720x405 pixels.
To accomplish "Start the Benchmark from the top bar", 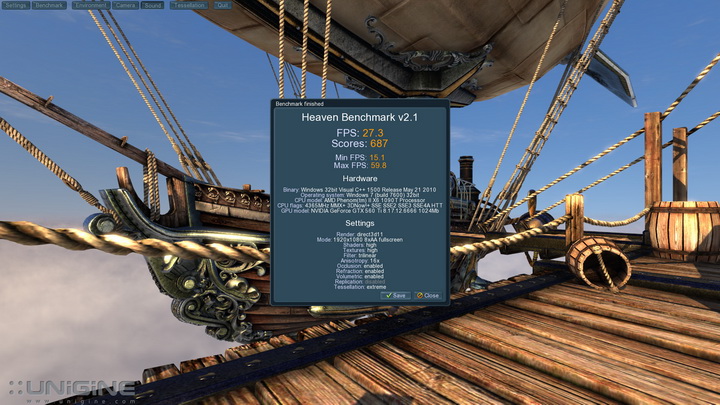I will click(49, 5).
